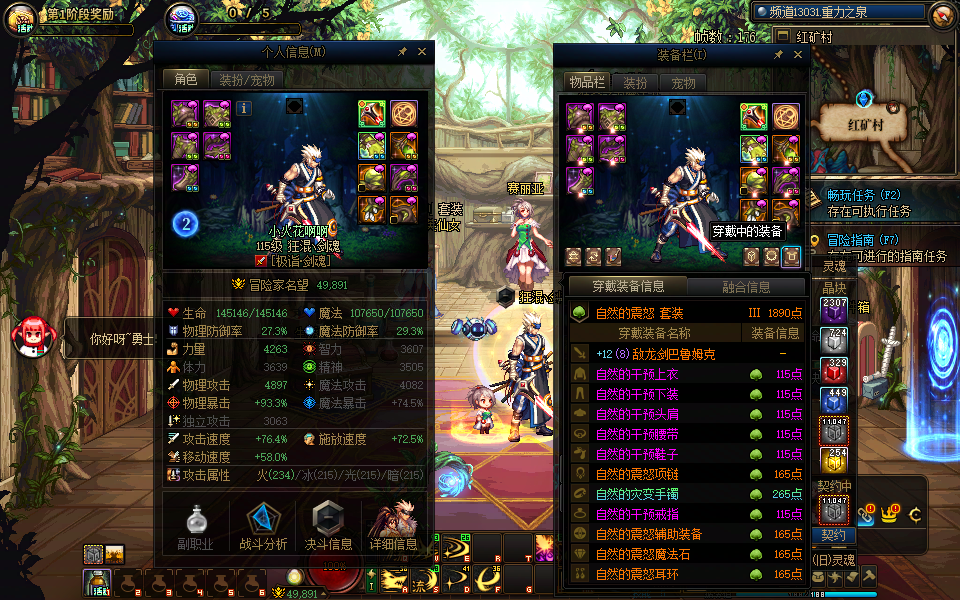Open 决斗信息 duel info

tap(329, 525)
